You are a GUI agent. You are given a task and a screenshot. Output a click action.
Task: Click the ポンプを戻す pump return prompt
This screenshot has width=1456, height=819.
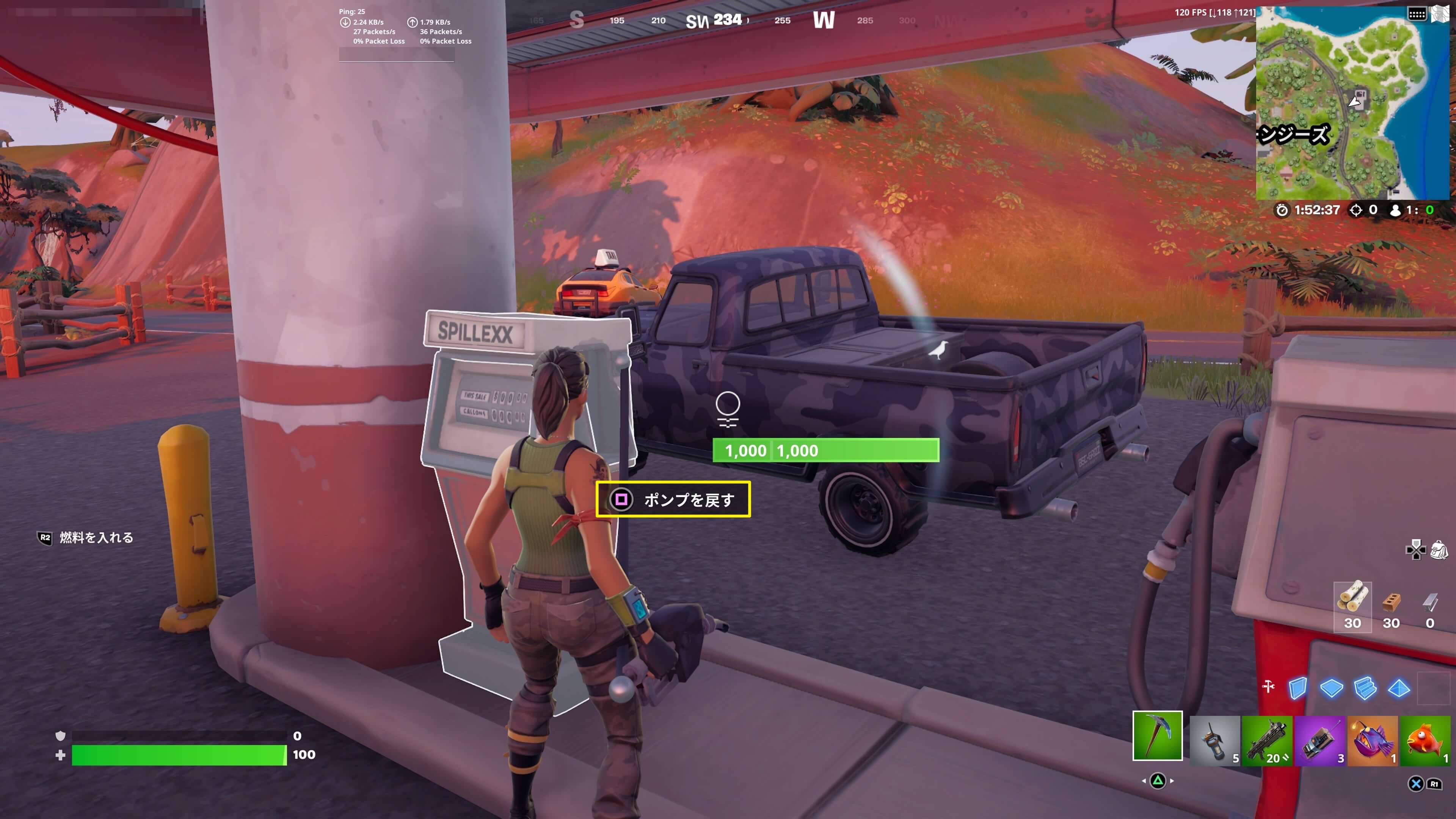click(673, 499)
